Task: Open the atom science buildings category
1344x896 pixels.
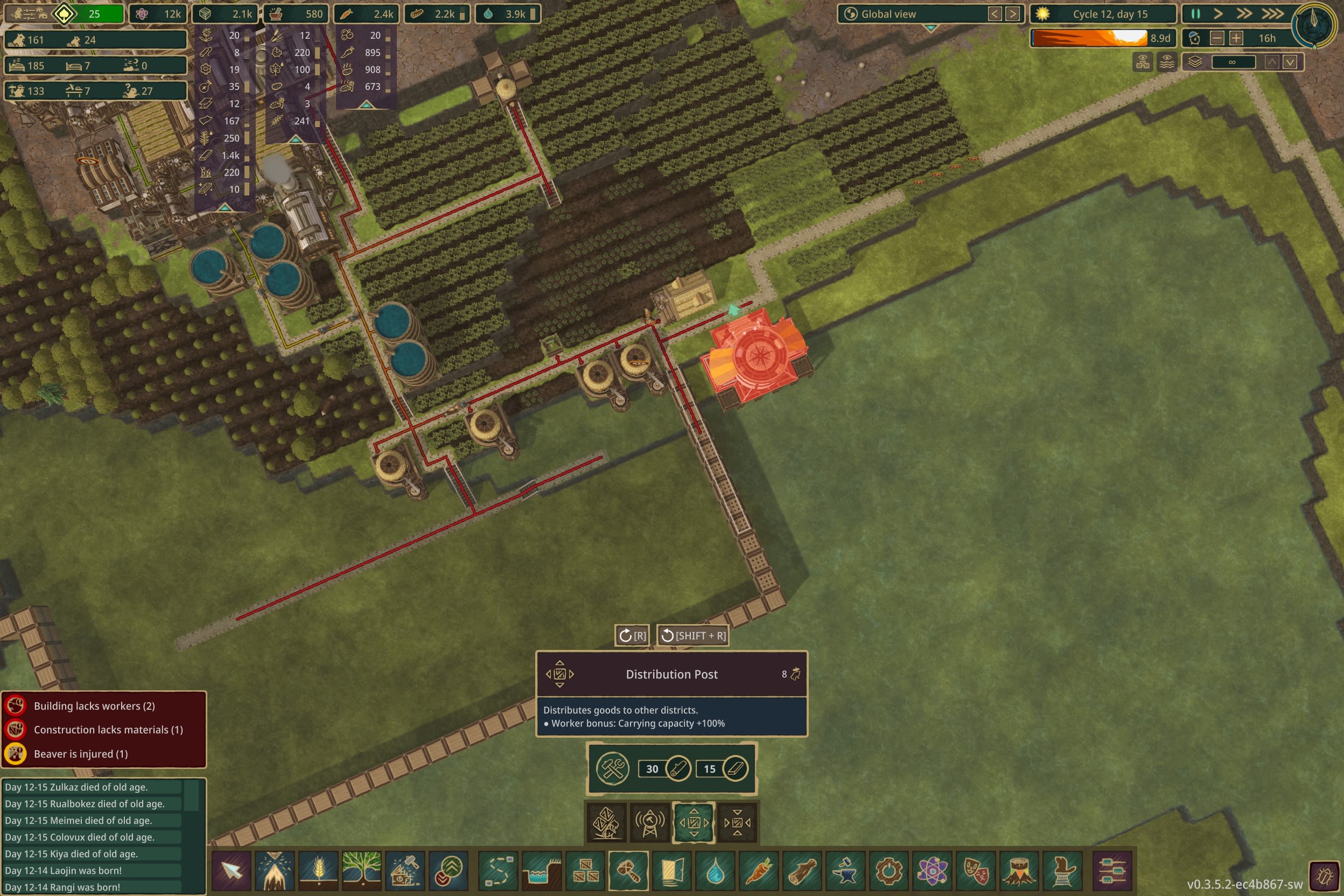Action: [934, 871]
